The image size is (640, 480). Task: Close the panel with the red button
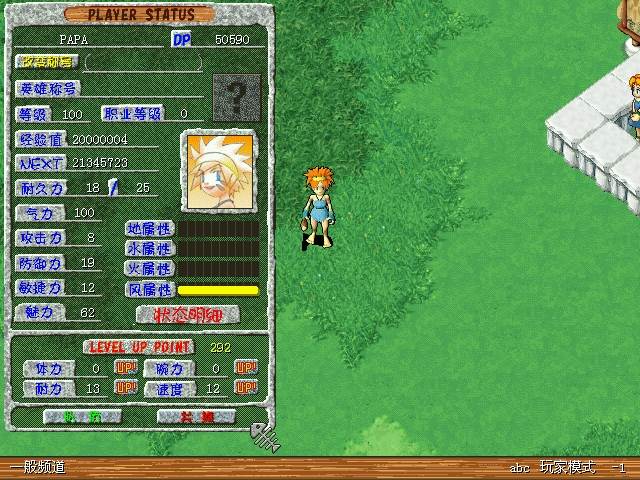(x=198, y=416)
